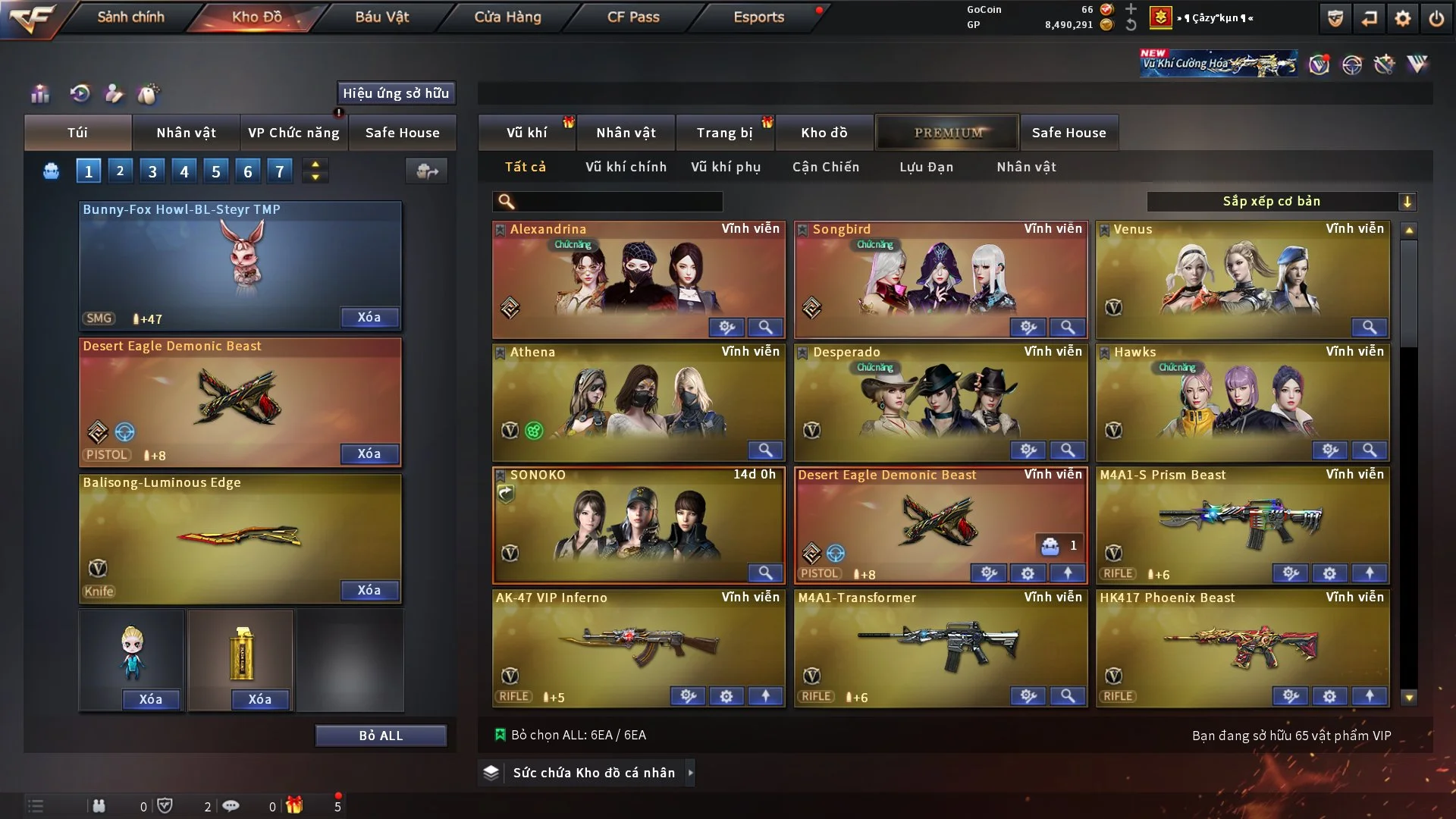Remove Balisong-Luminous Edge with Xóa
The image size is (1456, 819).
click(x=369, y=590)
